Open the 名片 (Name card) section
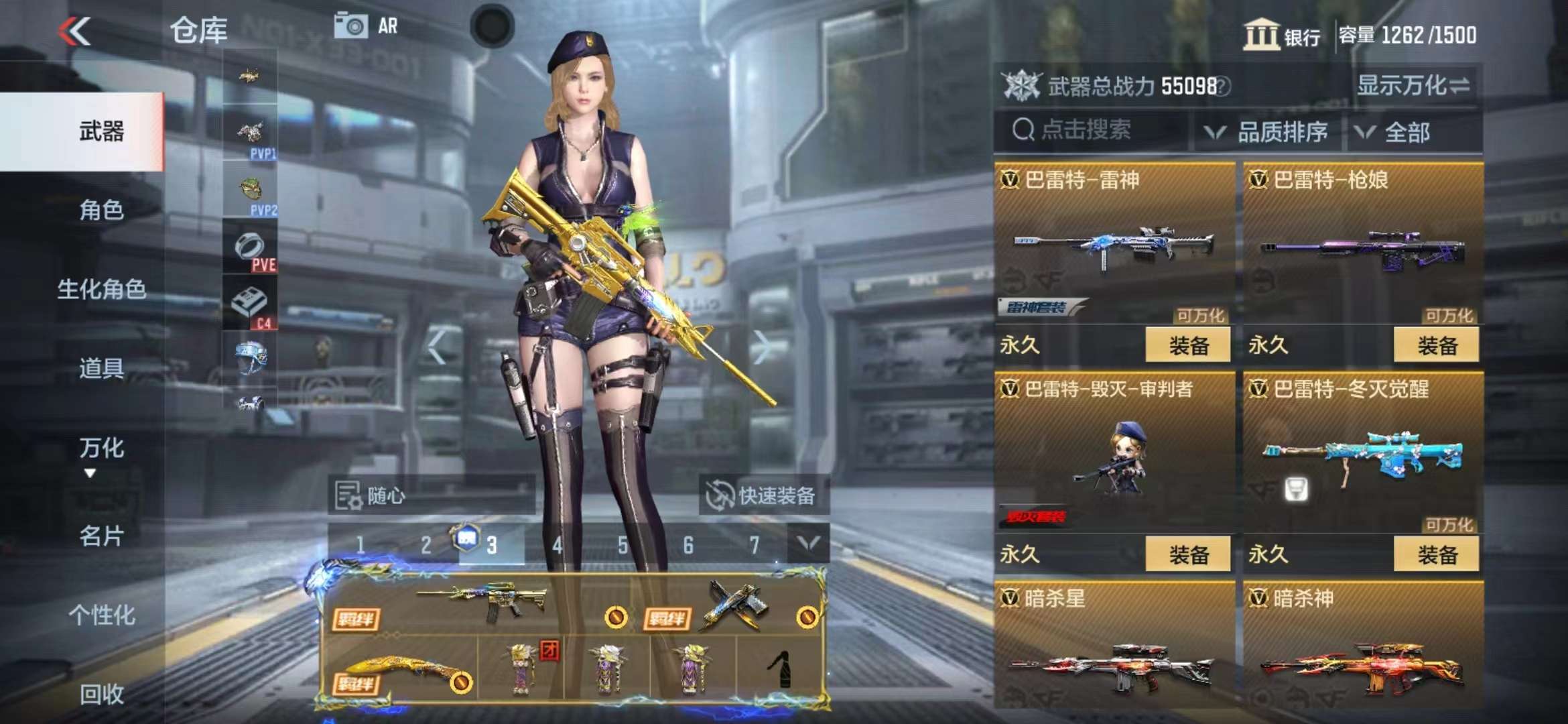 [101, 536]
